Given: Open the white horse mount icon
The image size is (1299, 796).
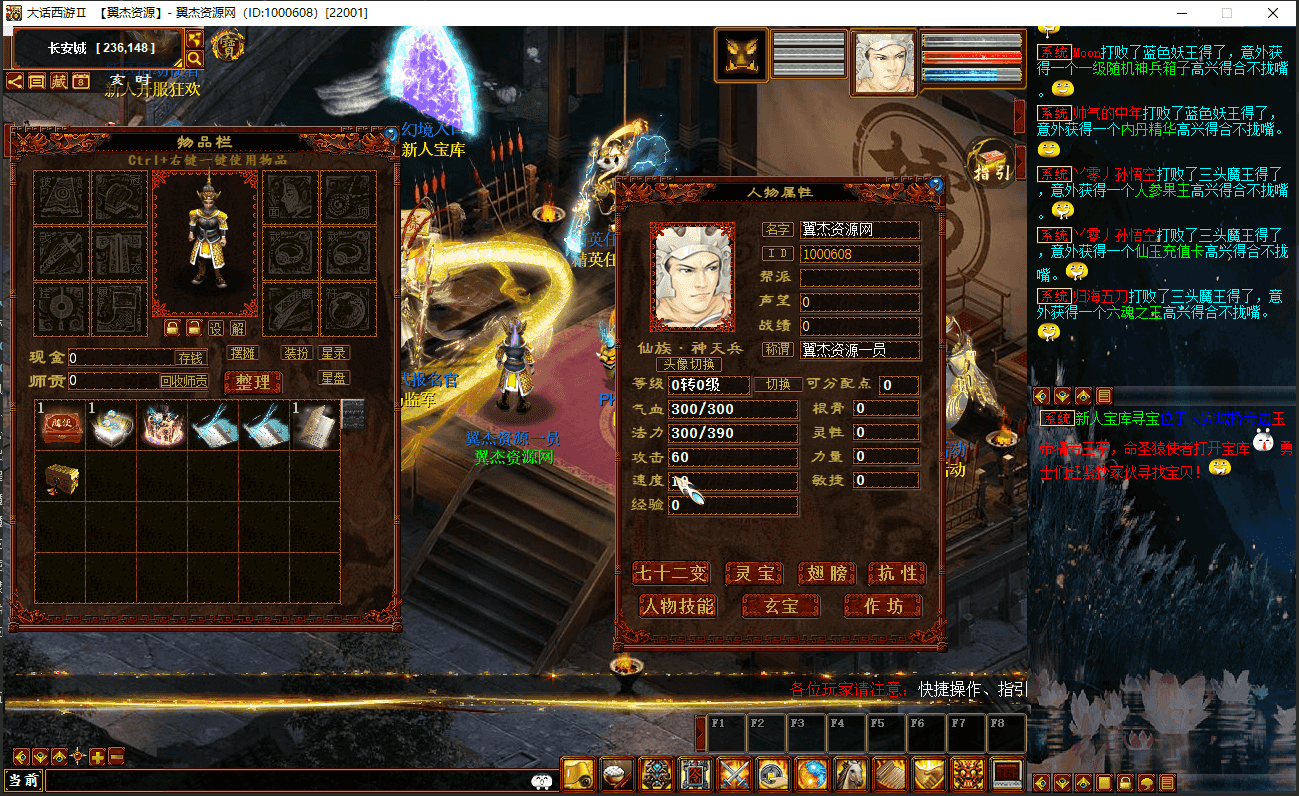Looking at the screenshot, I should pos(850,774).
